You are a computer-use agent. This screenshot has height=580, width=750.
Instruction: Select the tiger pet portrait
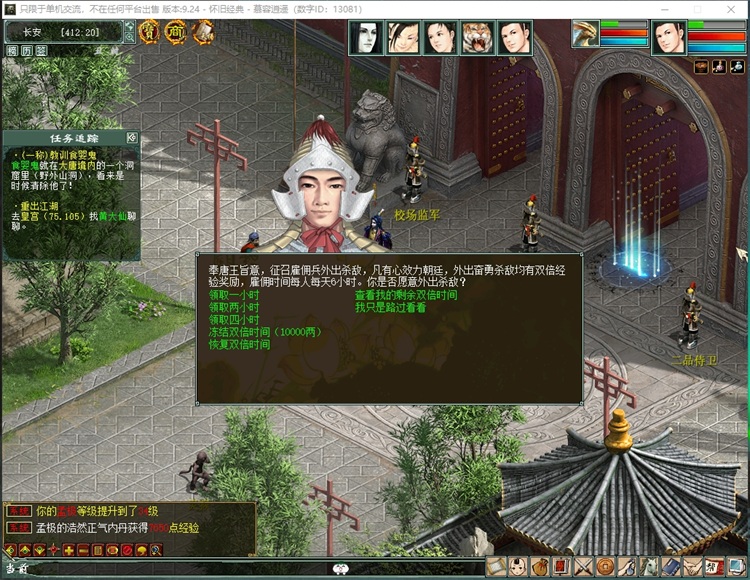(478, 38)
